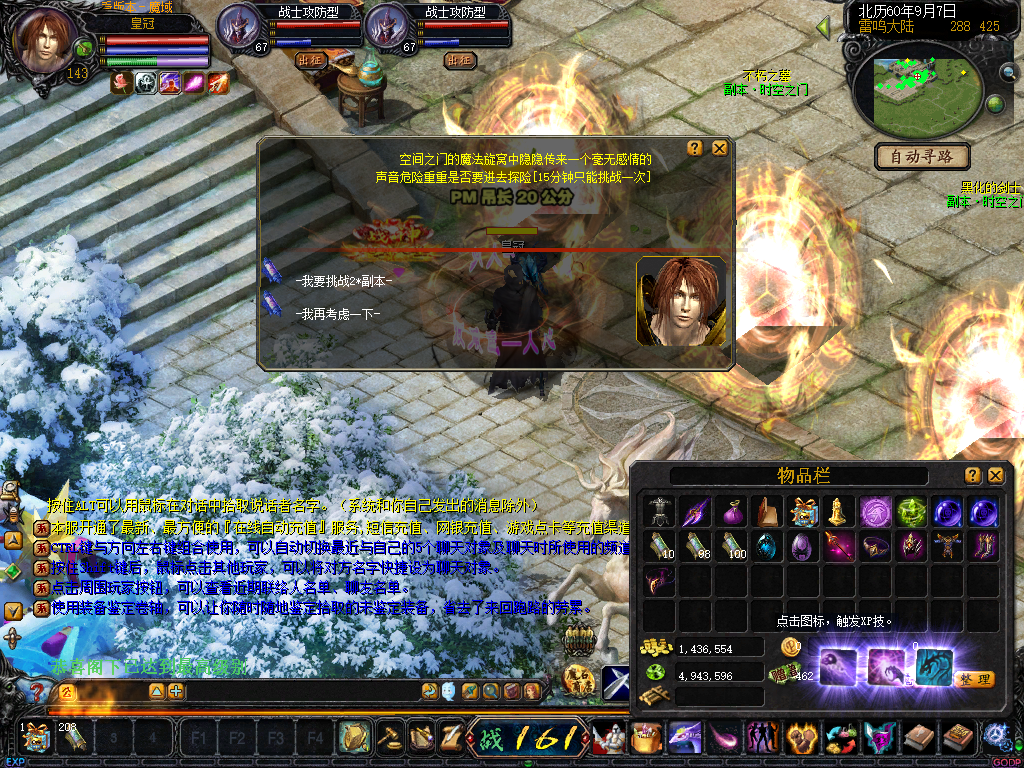The image size is (1024, 768).
Task: Select the blue egg in inventory
Action: point(767,547)
